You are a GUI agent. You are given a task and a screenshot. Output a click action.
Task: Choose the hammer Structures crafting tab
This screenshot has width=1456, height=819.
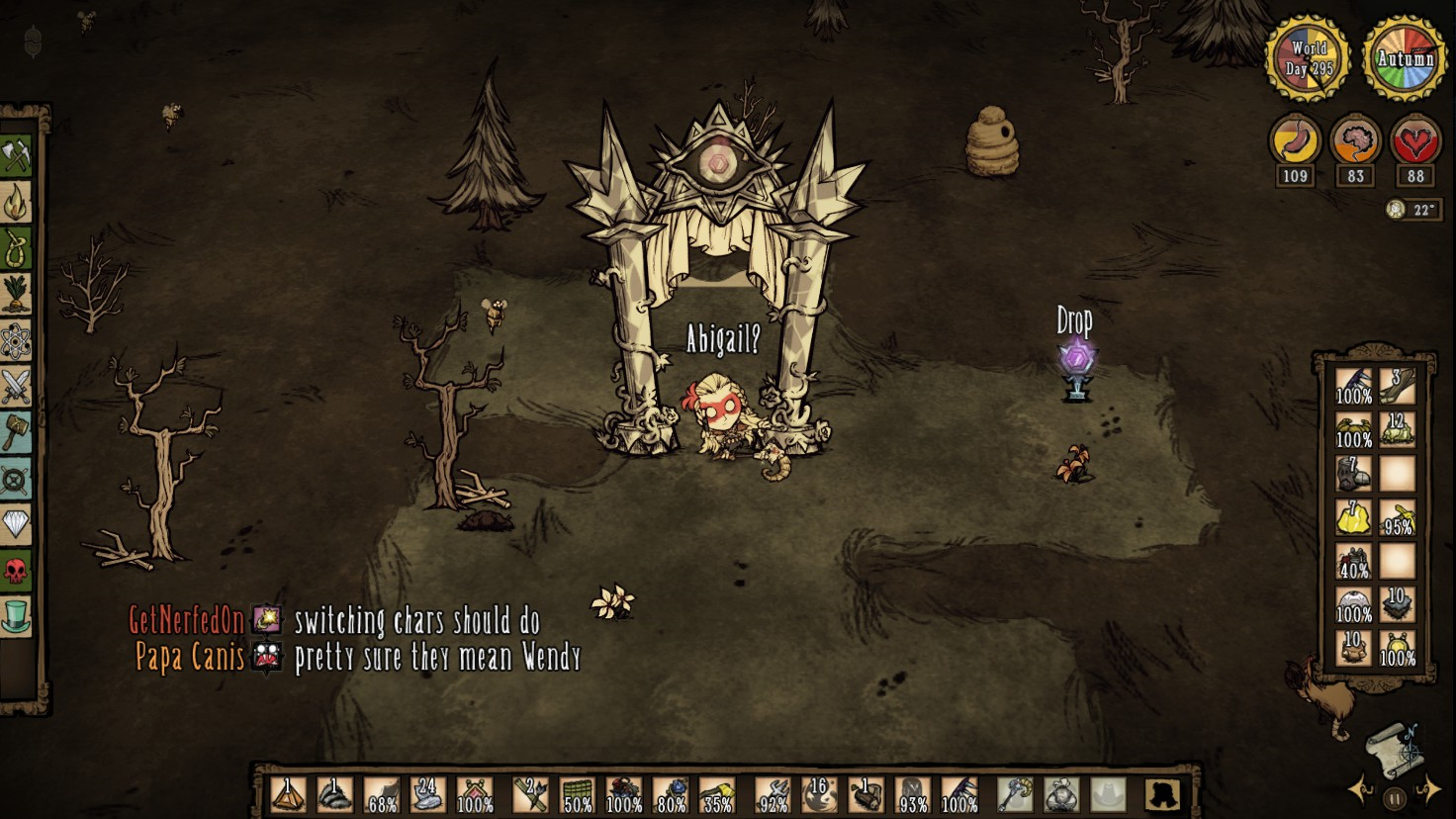[17, 433]
